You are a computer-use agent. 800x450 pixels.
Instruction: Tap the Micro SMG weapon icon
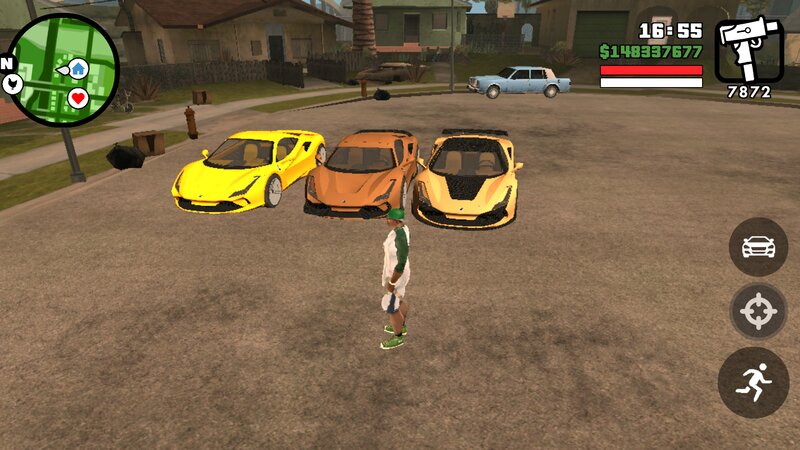[748, 49]
